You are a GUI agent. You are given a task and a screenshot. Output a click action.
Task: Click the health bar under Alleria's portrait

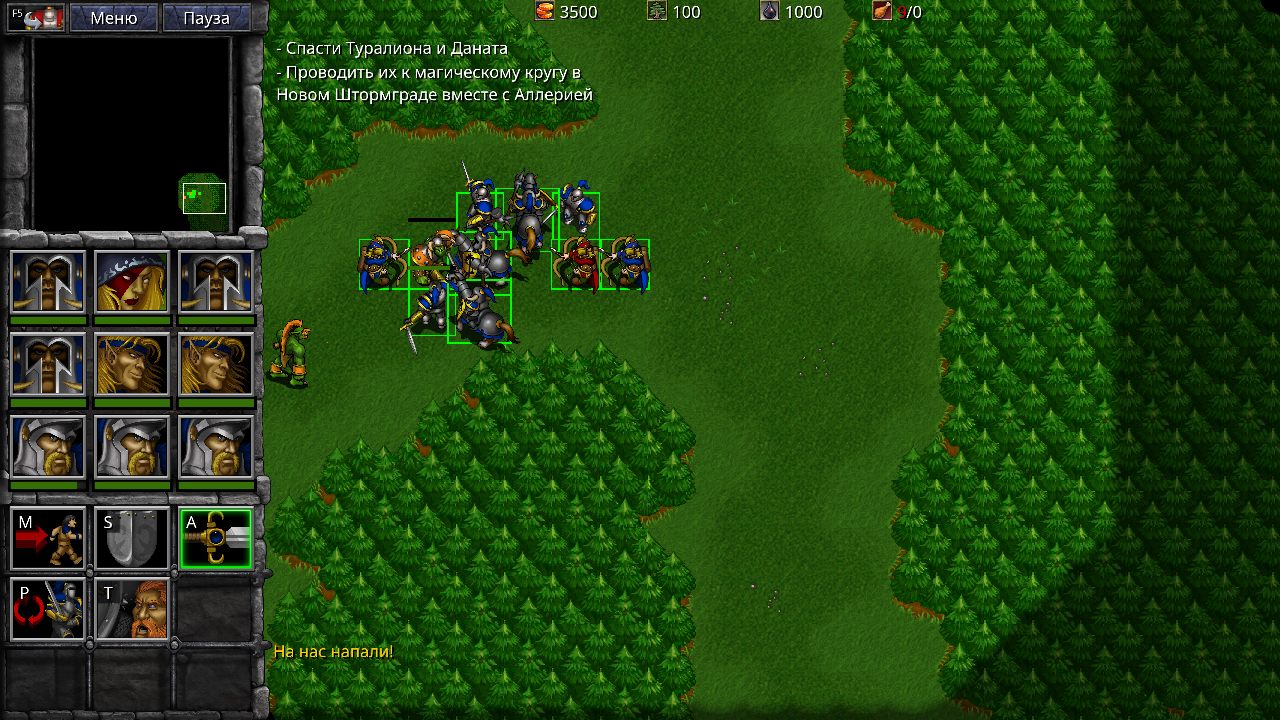(131, 318)
